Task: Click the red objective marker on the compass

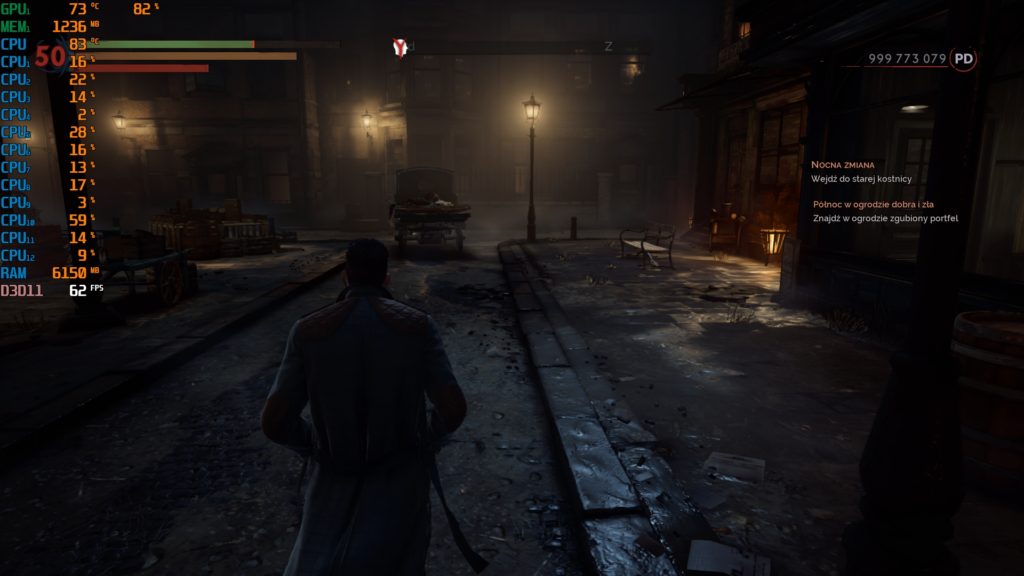Action: (400, 47)
